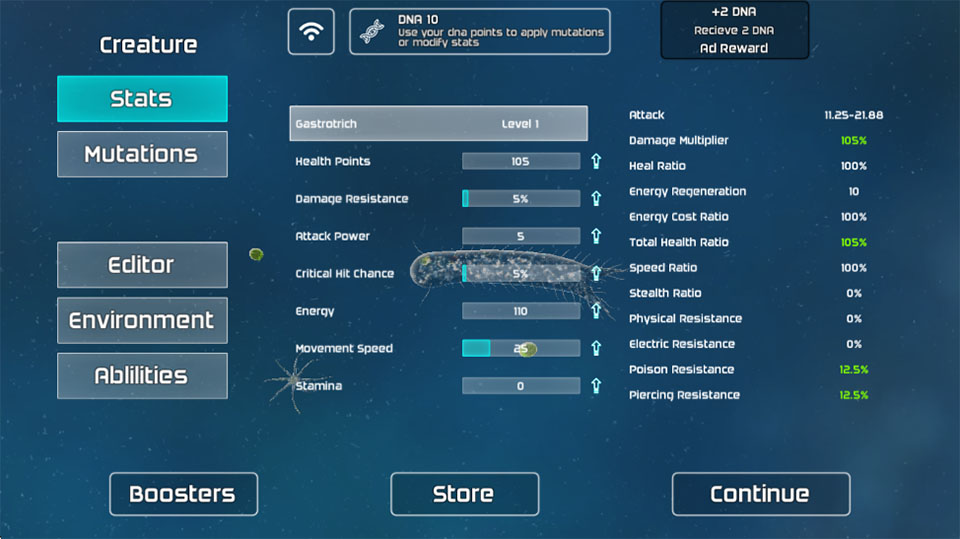Viewport: 960px width, 539px height.
Task: Continue to the next stage
Action: (x=760, y=494)
